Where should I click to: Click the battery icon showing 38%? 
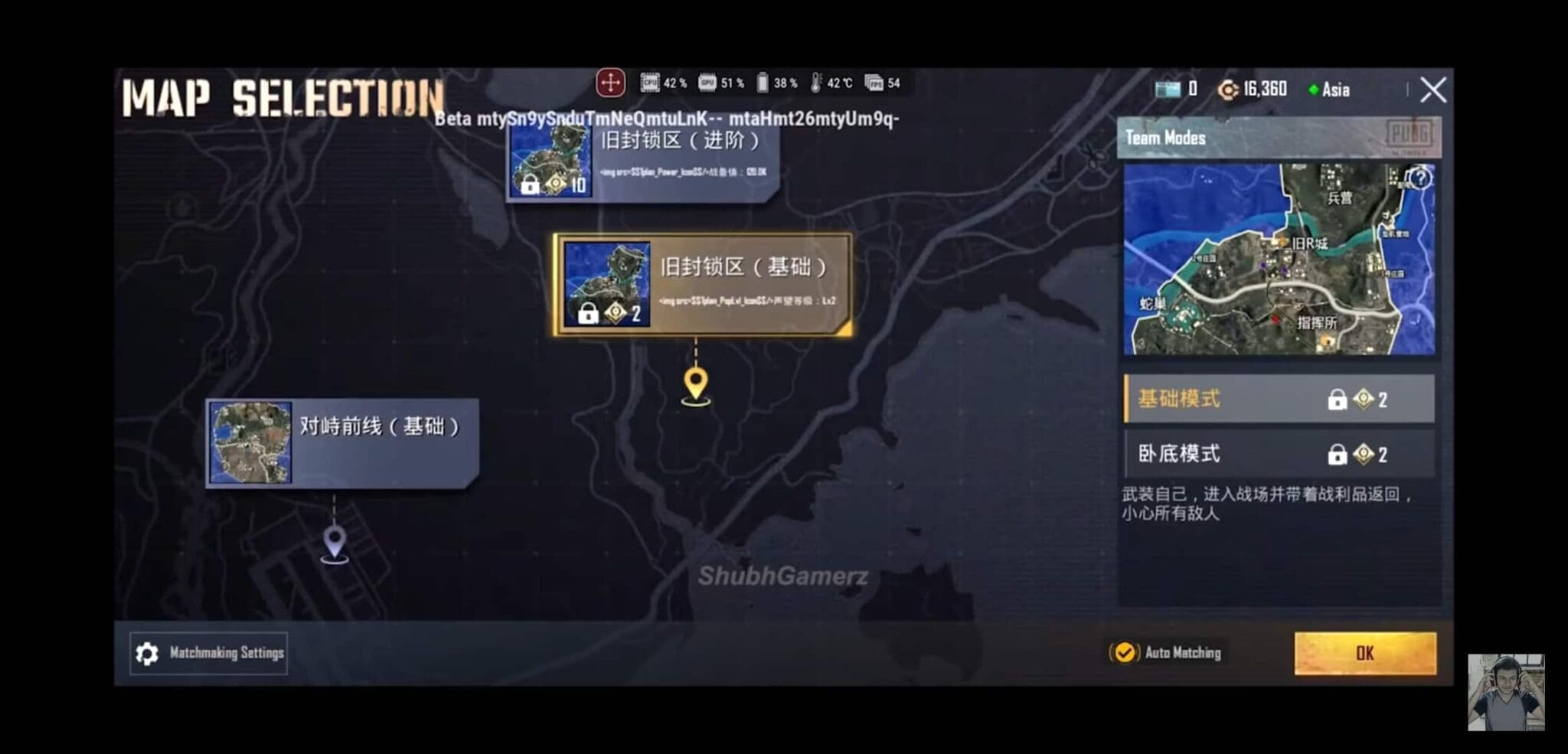coord(763,84)
